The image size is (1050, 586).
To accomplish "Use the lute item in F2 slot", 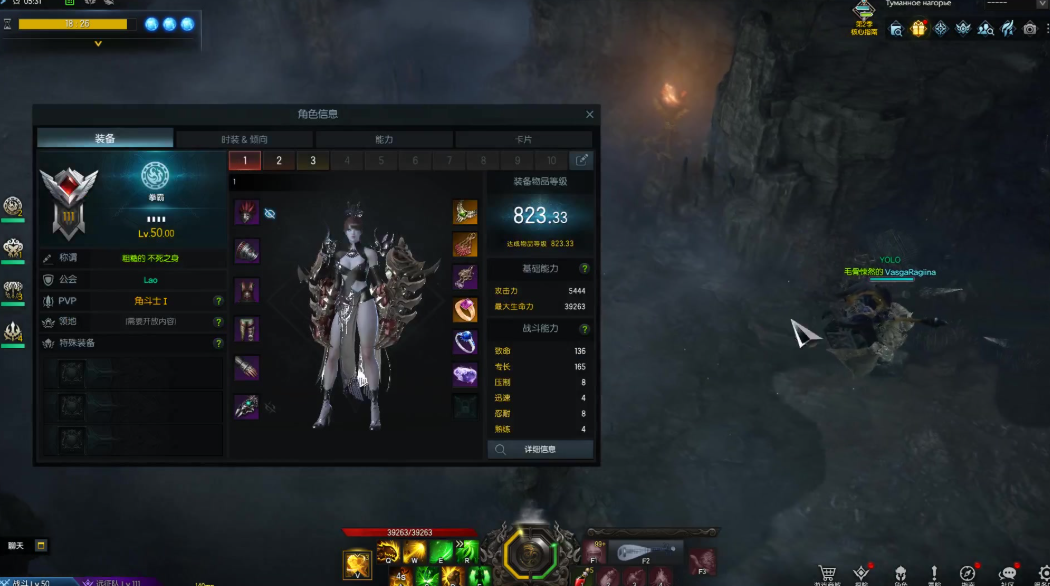I will point(645,552).
